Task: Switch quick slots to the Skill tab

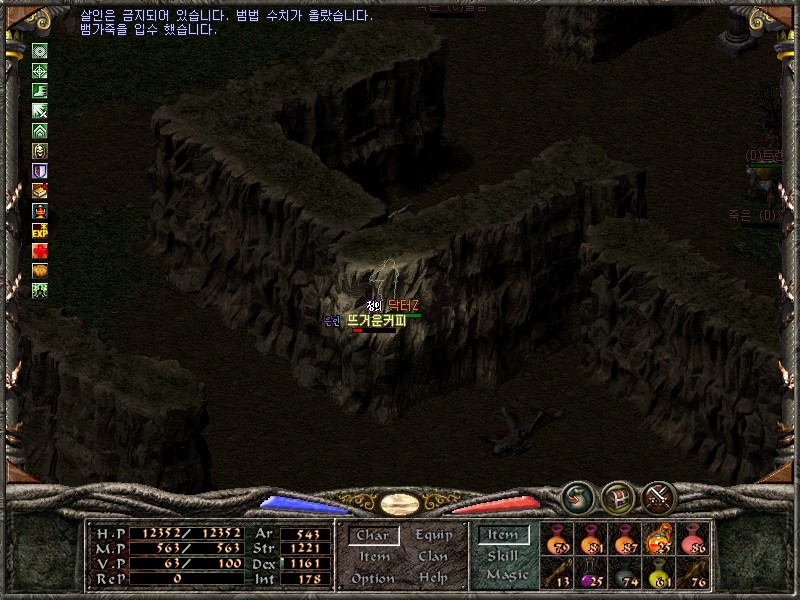Action: [x=503, y=556]
